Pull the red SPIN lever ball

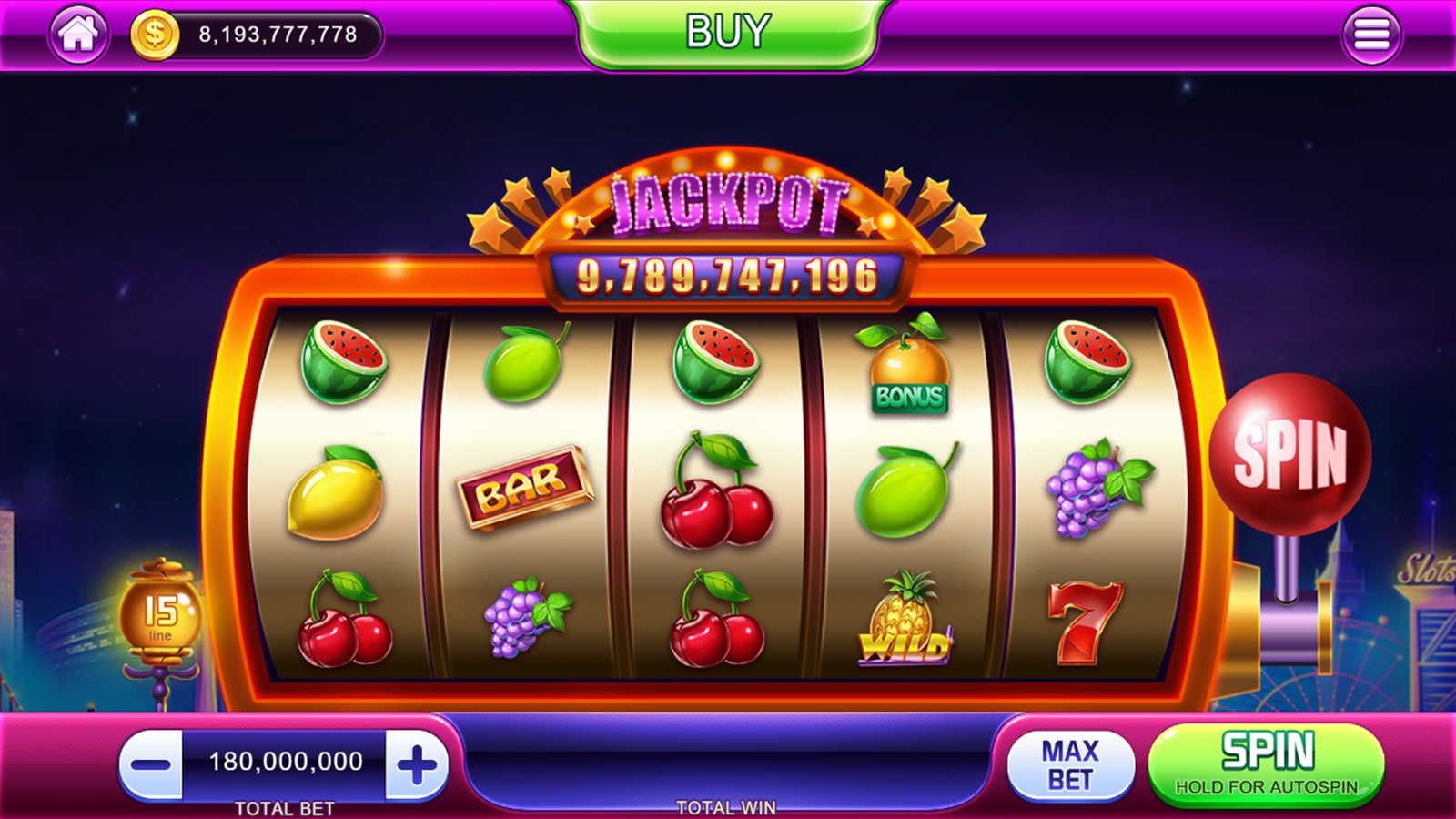pos(1289,454)
